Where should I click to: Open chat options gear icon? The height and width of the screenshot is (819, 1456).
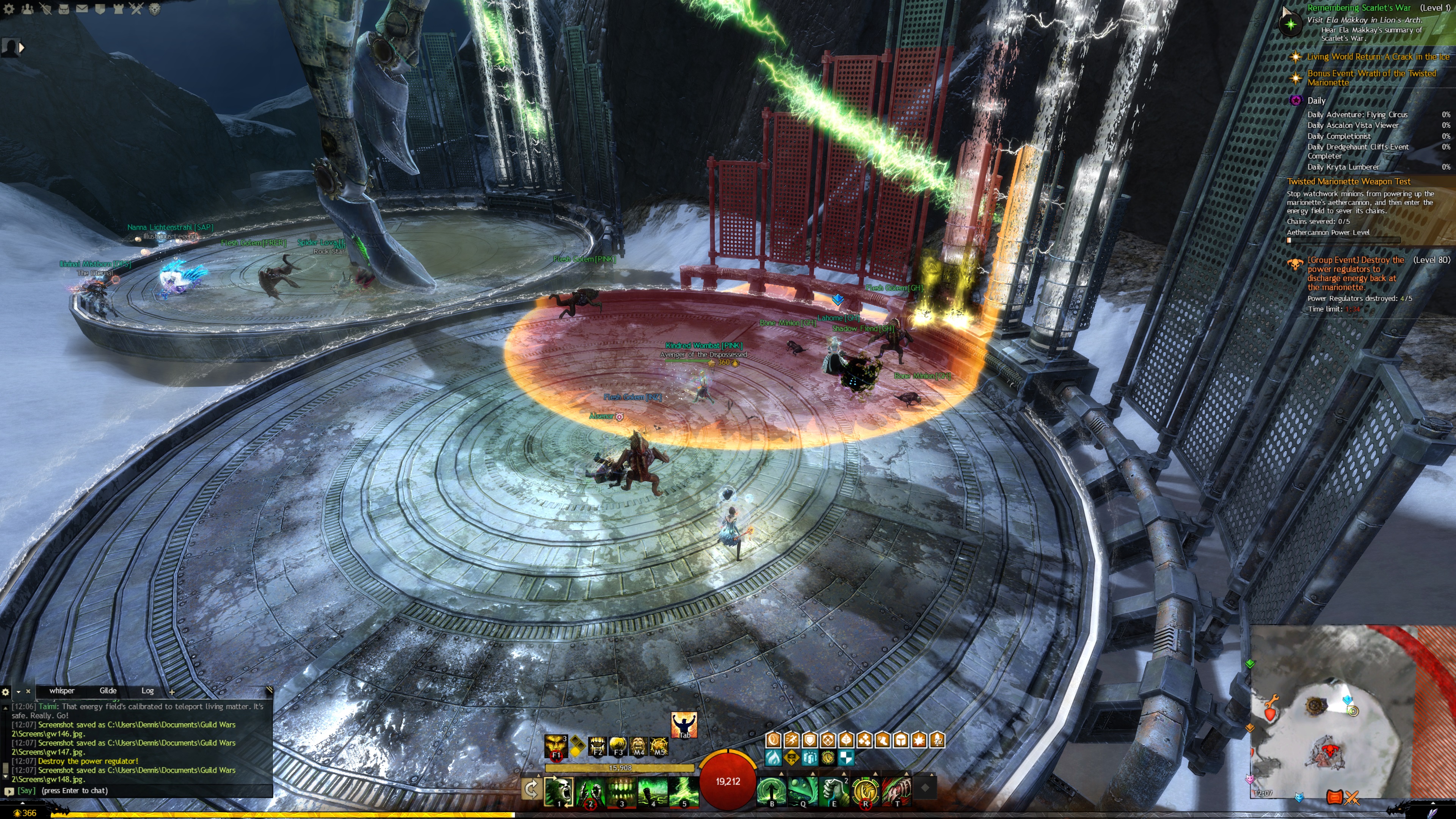6,691
